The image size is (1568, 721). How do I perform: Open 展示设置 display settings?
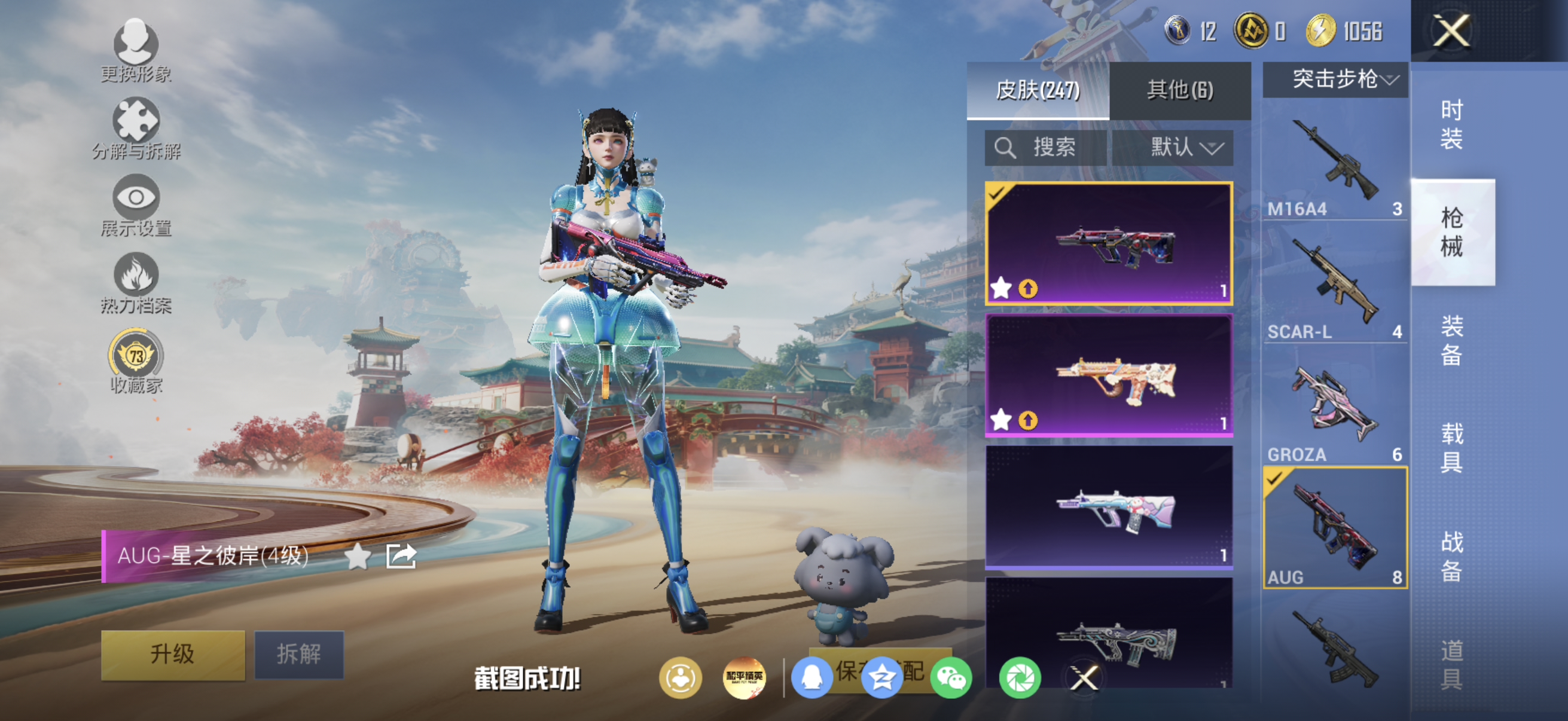point(136,205)
